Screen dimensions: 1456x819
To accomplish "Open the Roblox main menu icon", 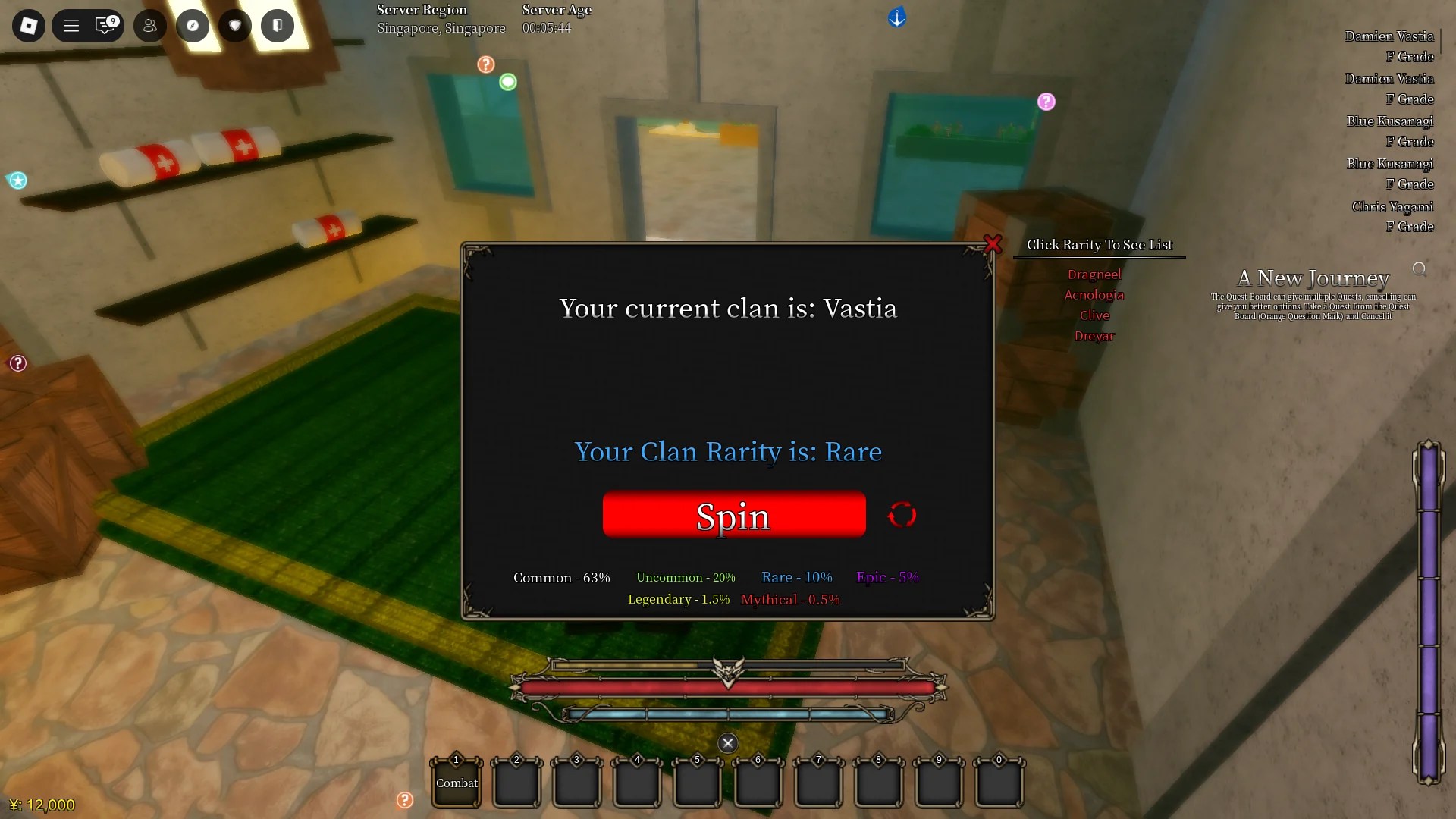I will point(28,25).
